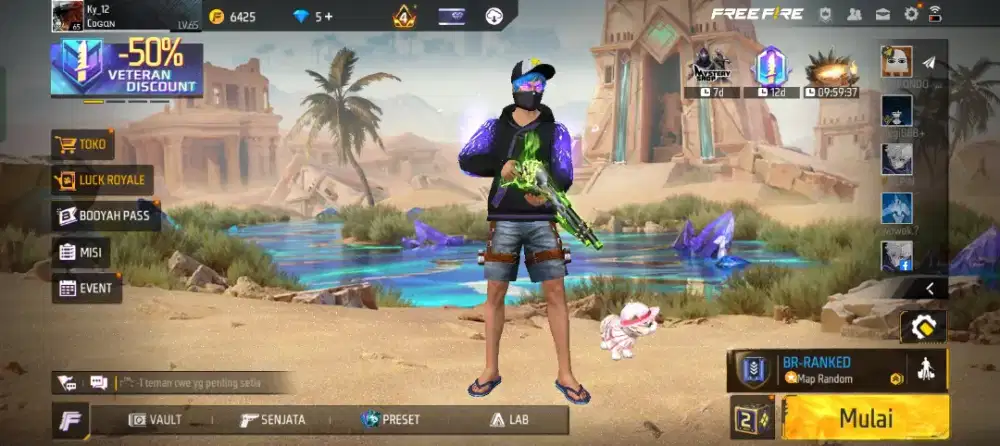The image size is (1000, 446).
Task: Open the friends list icon
Action: coord(854,14)
